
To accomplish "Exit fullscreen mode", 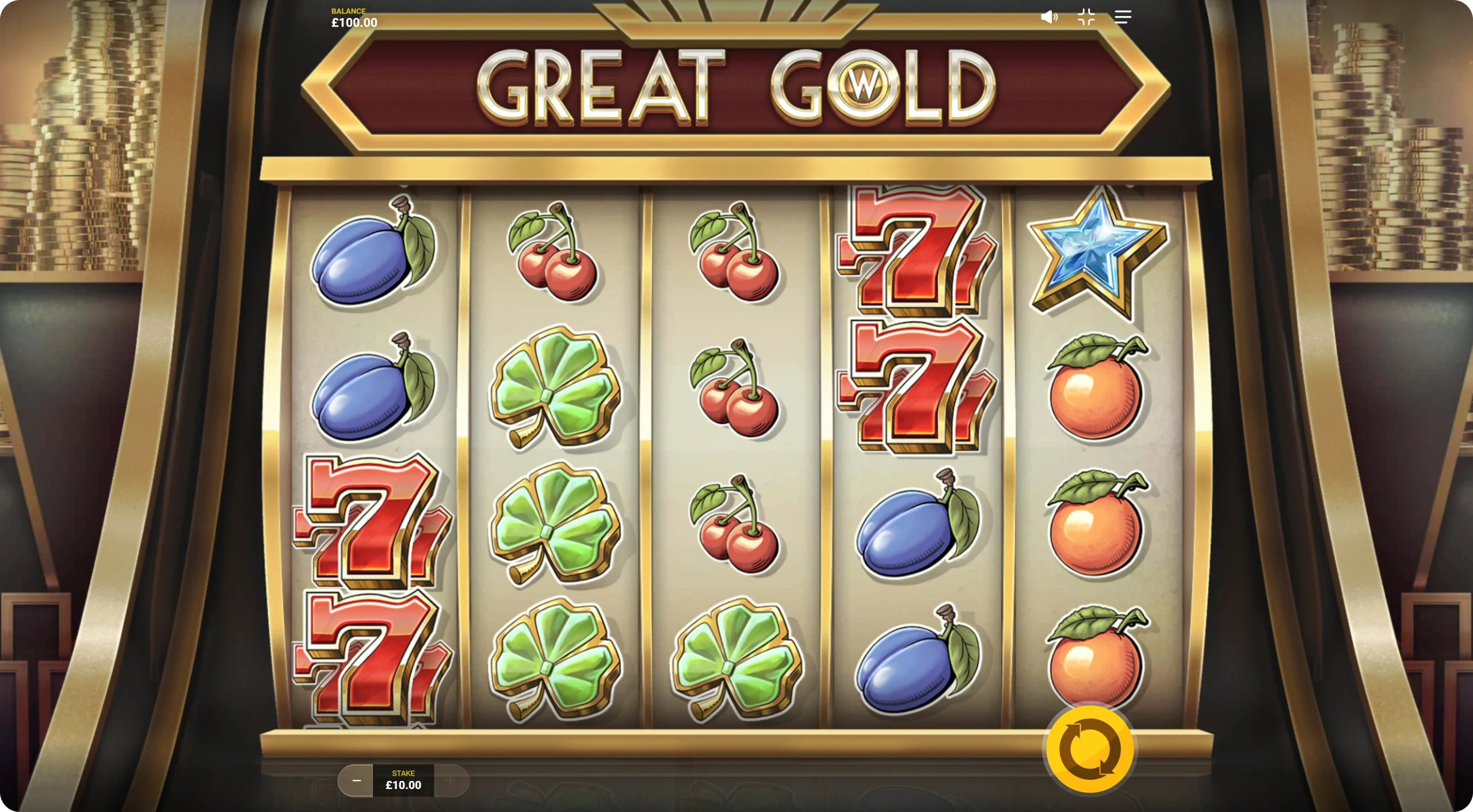I will (x=1086, y=17).
